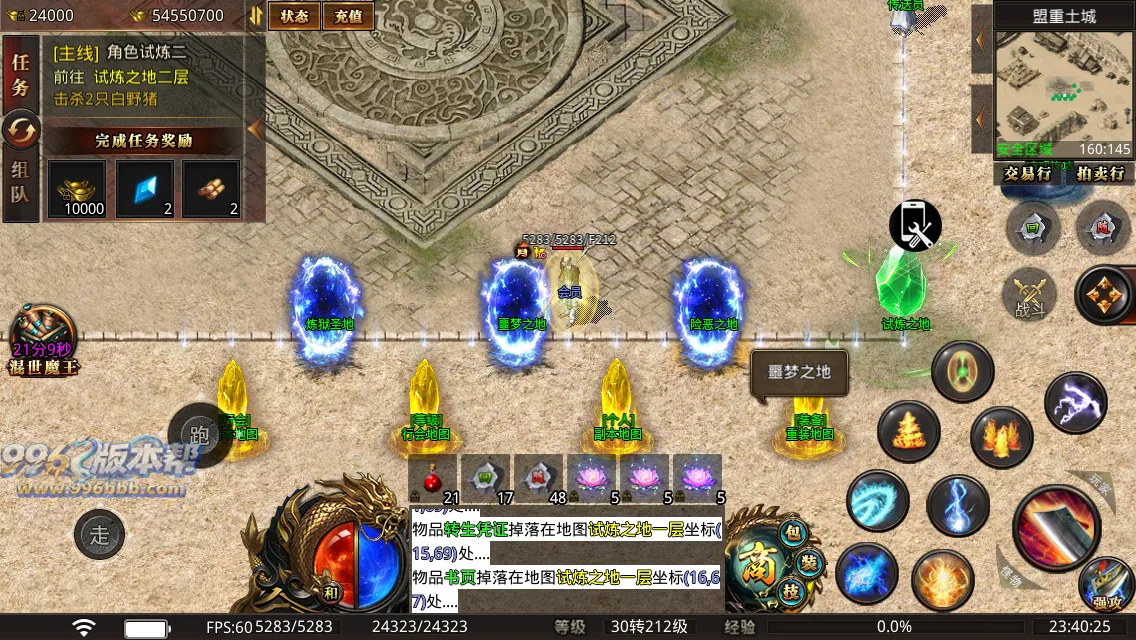Image resolution: width=1136 pixels, height=640 pixels.
Task: Open the 技 skills button
Action: pyautogui.click(x=791, y=591)
